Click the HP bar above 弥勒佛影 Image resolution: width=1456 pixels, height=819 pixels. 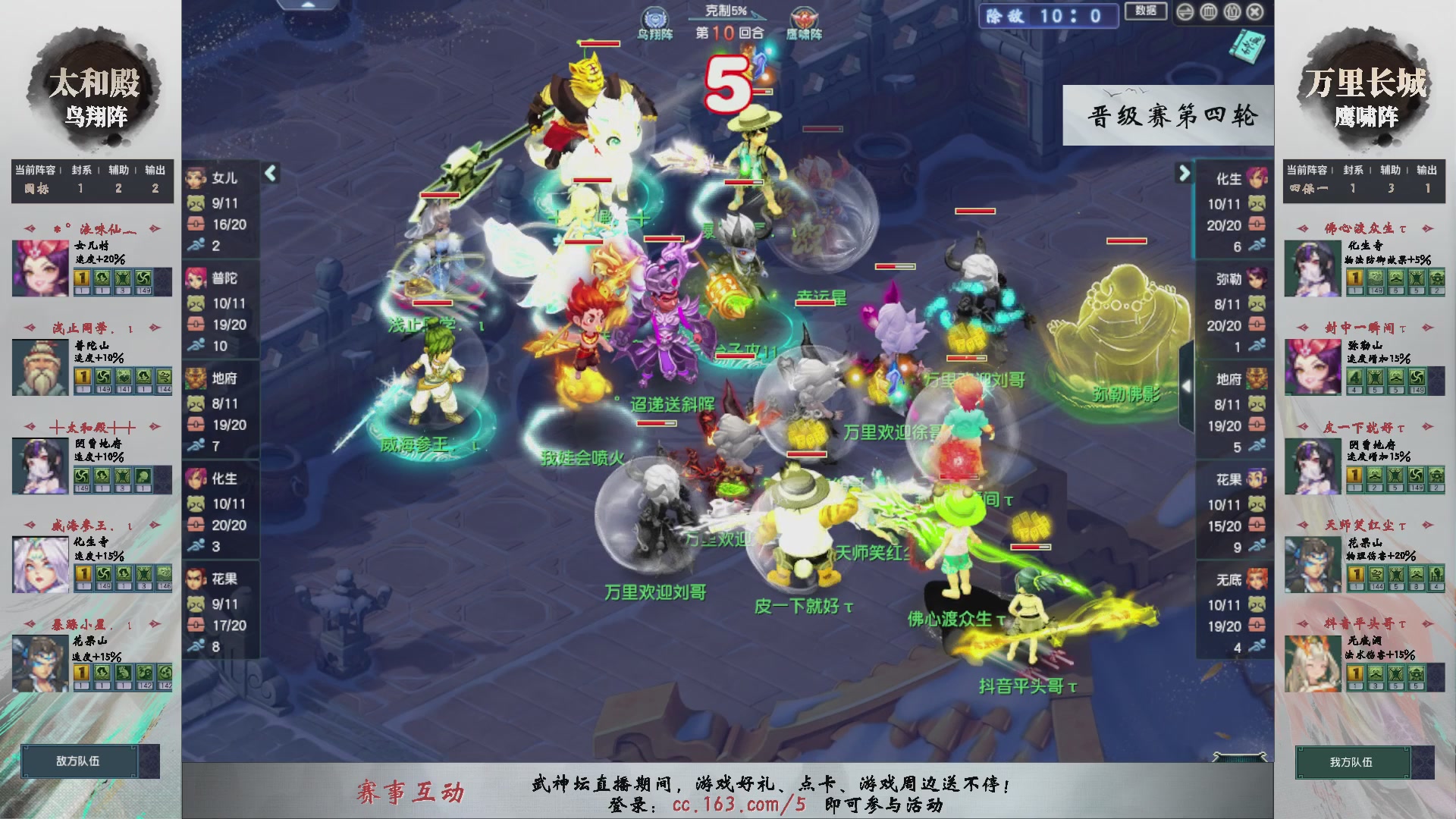pyautogui.click(x=1126, y=240)
